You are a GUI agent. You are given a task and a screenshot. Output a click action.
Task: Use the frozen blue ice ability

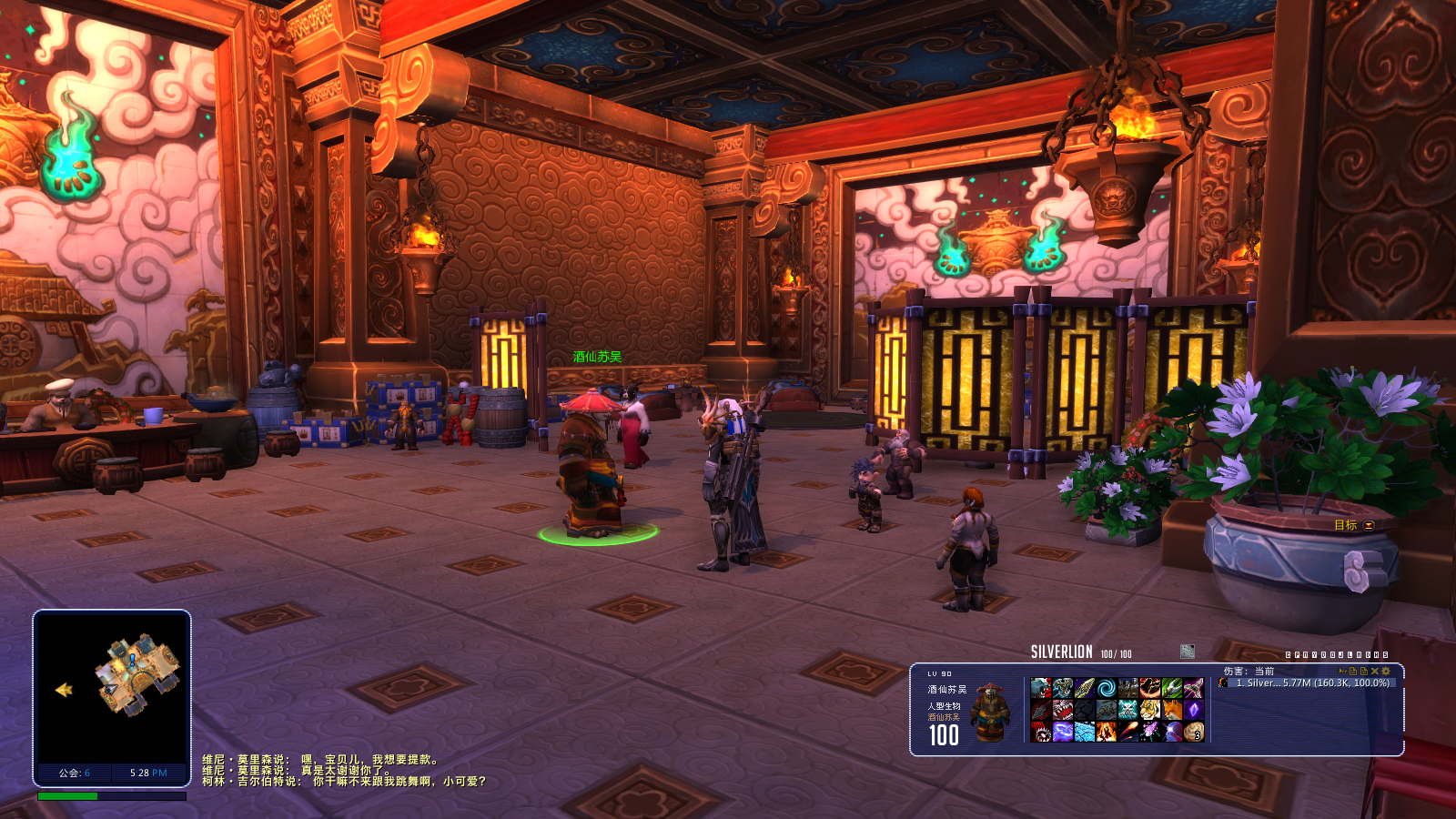tap(1085, 732)
